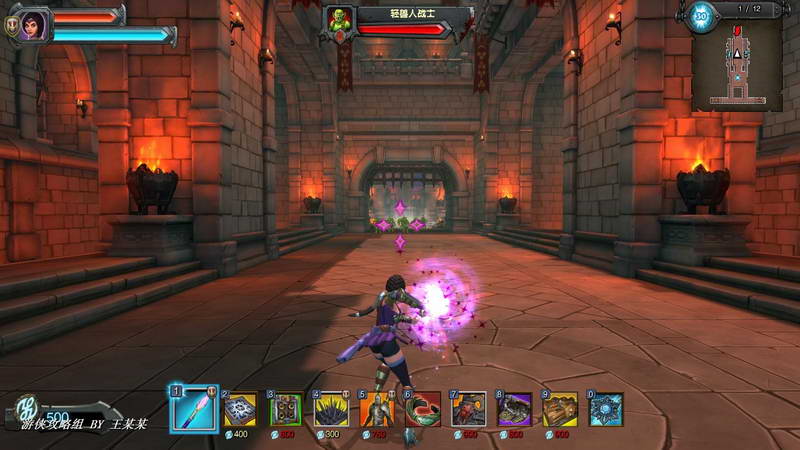Click the sorceress player portrait

(29, 24)
